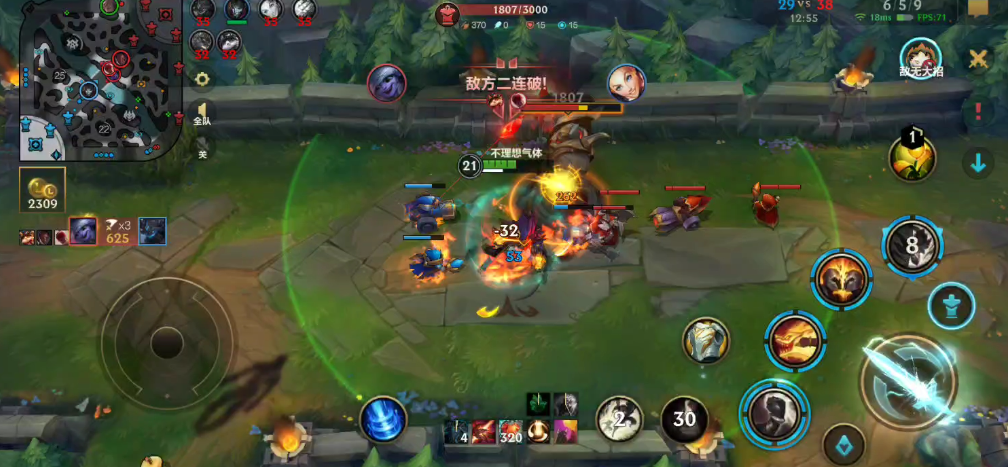Screen dimensions: 1008x467
Task: Open the scoreboard with the crossed swords icon
Action: [978, 59]
